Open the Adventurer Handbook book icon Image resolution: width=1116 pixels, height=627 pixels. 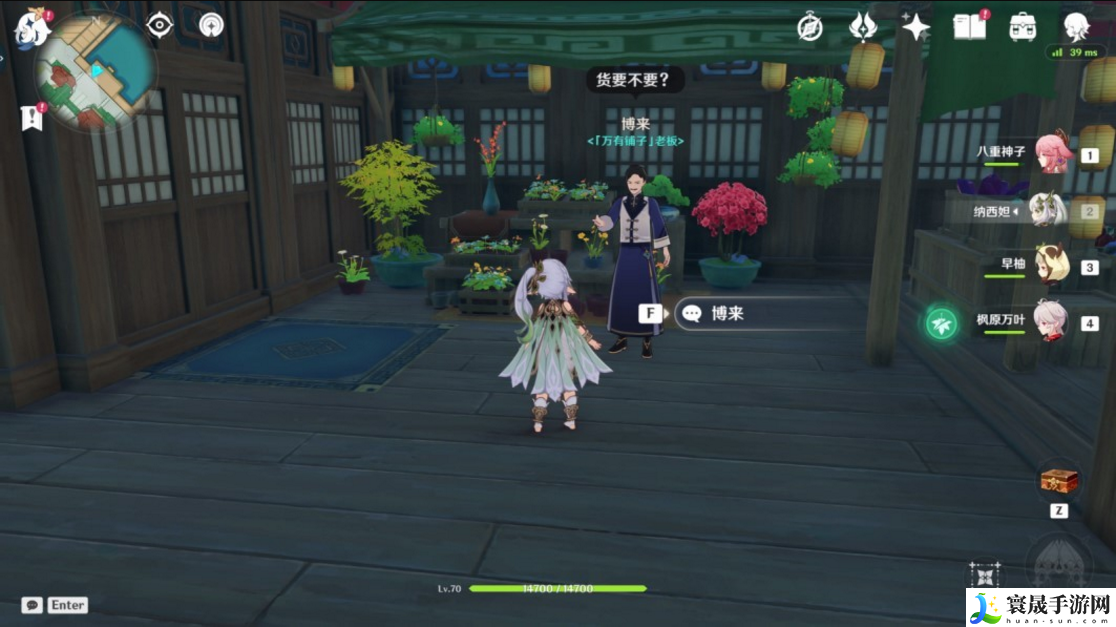click(968, 27)
